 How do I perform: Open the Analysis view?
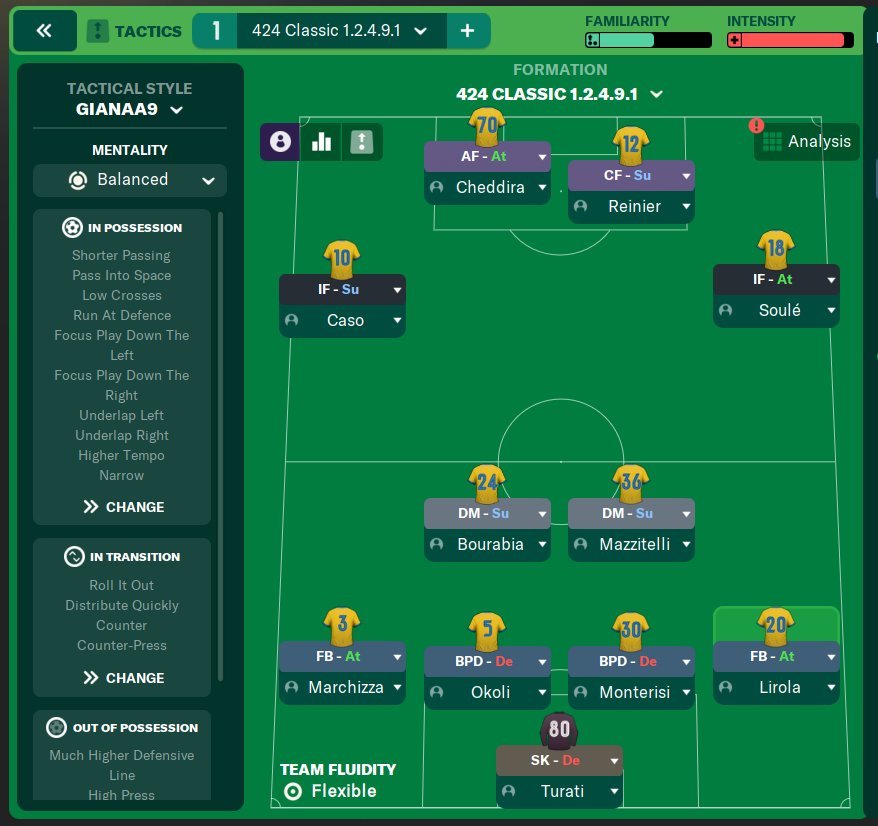(806, 141)
